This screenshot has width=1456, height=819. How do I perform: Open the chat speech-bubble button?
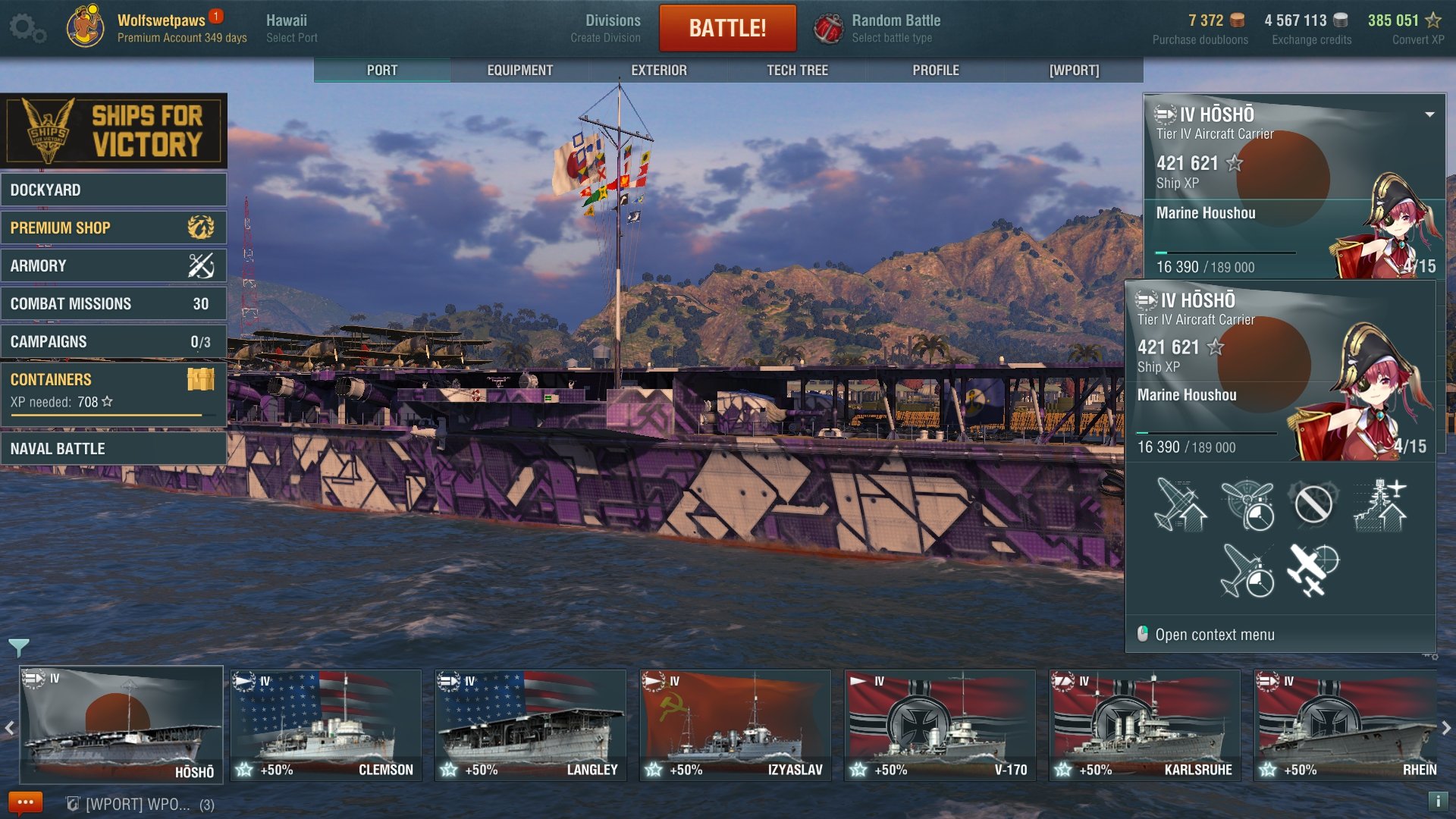click(25, 802)
